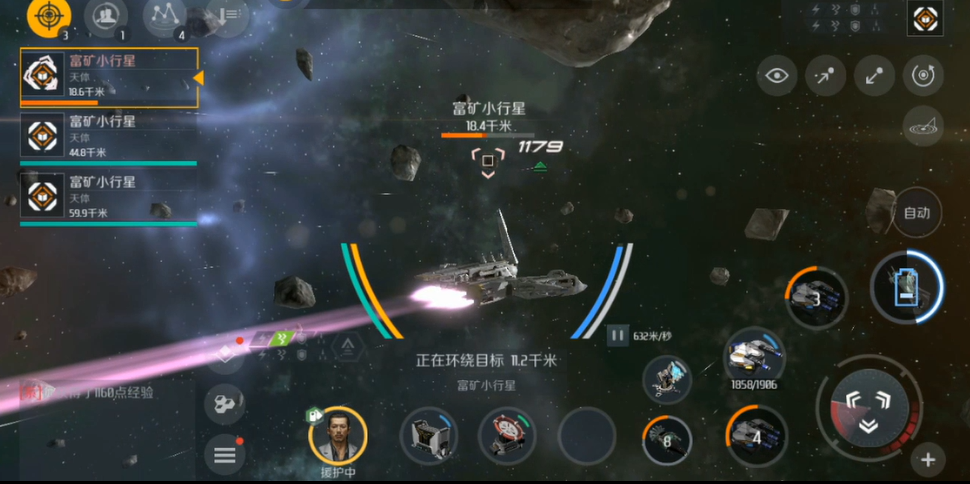
Task: Pick the asteroid target at 59.9 km
Action: click(108, 198)
